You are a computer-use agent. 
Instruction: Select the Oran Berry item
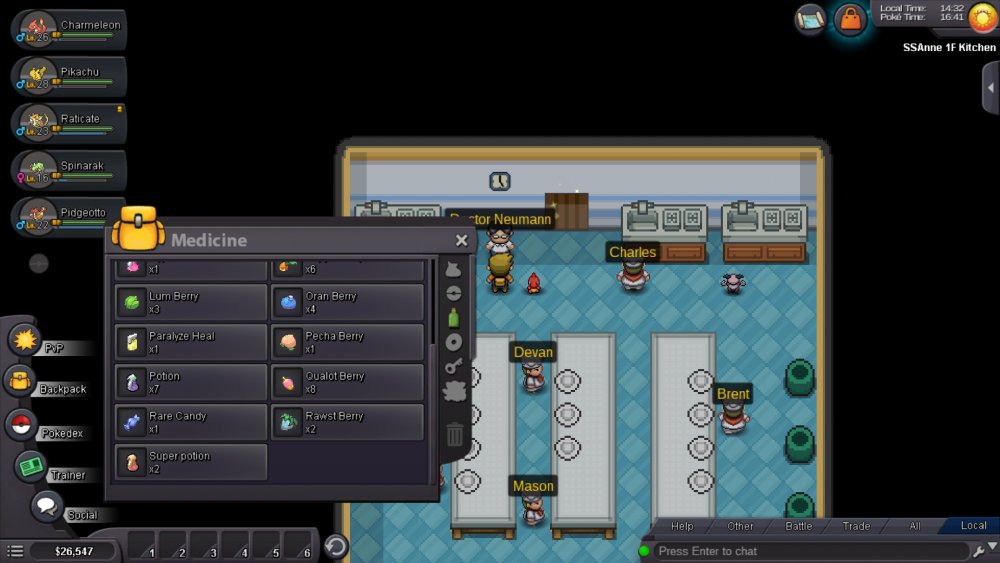pyautogui.click(x=347, y=302)
